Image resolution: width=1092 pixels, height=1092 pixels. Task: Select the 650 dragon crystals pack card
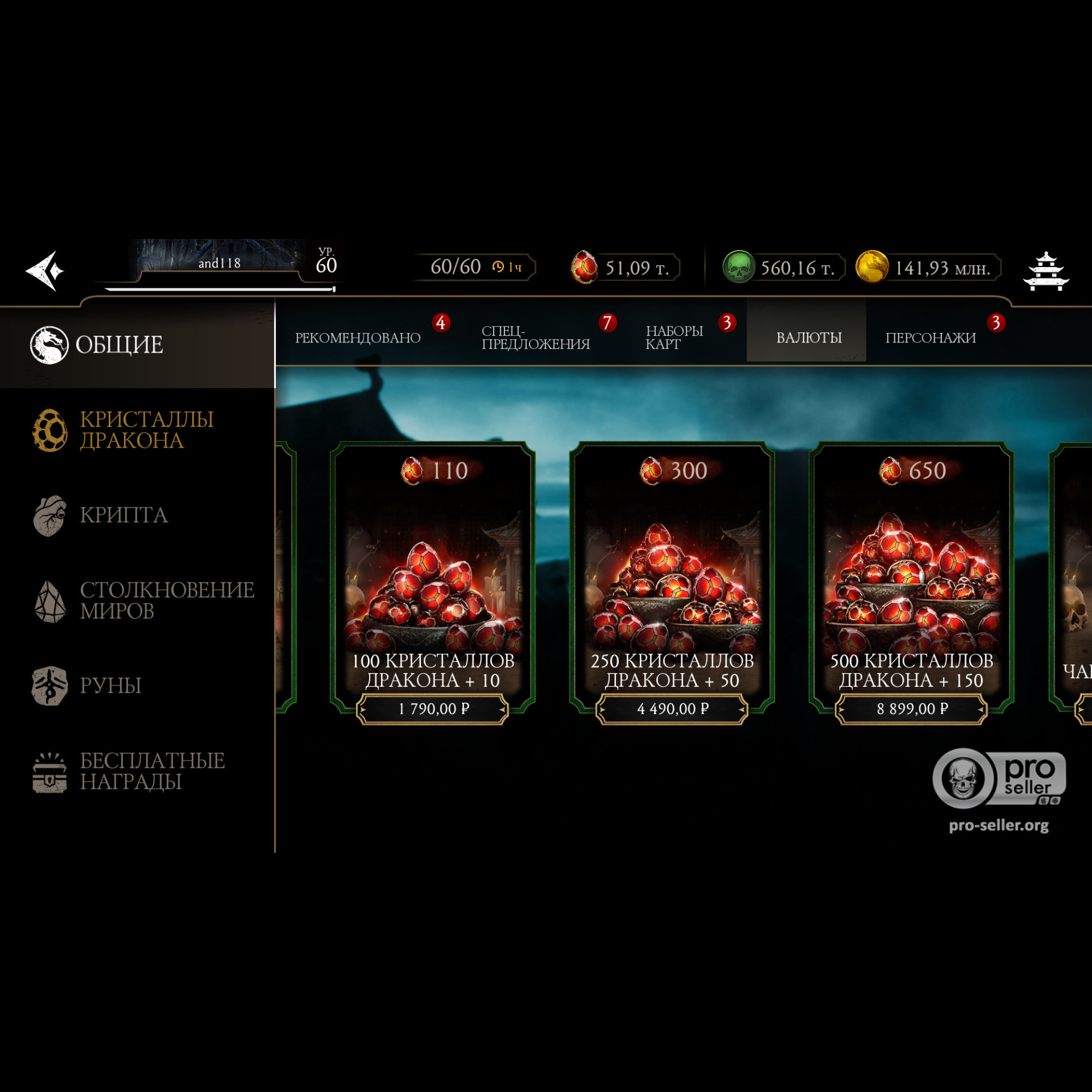(x=912, y=571)
